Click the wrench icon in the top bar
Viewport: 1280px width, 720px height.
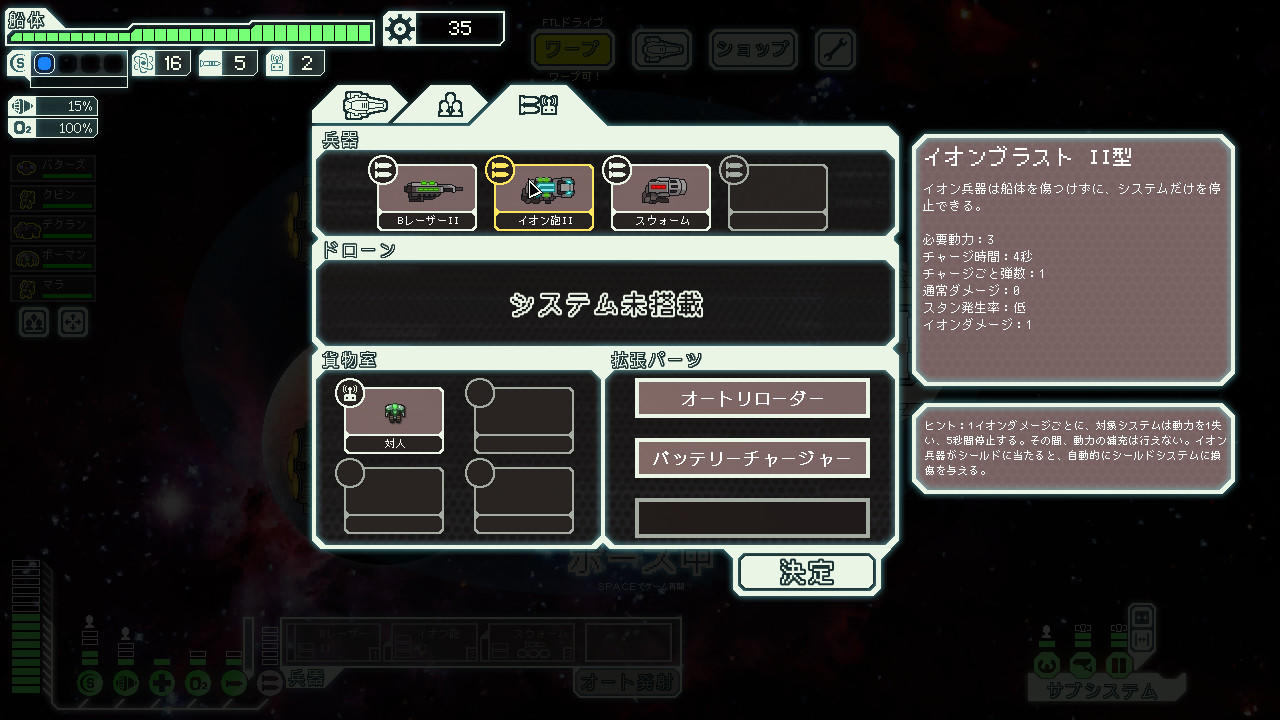click(833, 50)
